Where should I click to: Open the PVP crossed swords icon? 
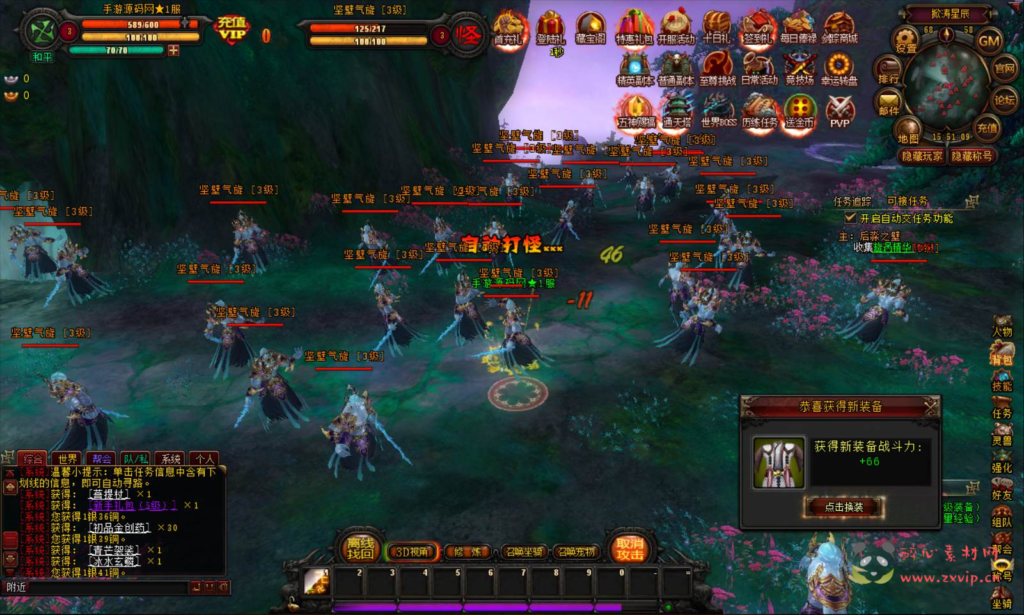coord(839,110)
